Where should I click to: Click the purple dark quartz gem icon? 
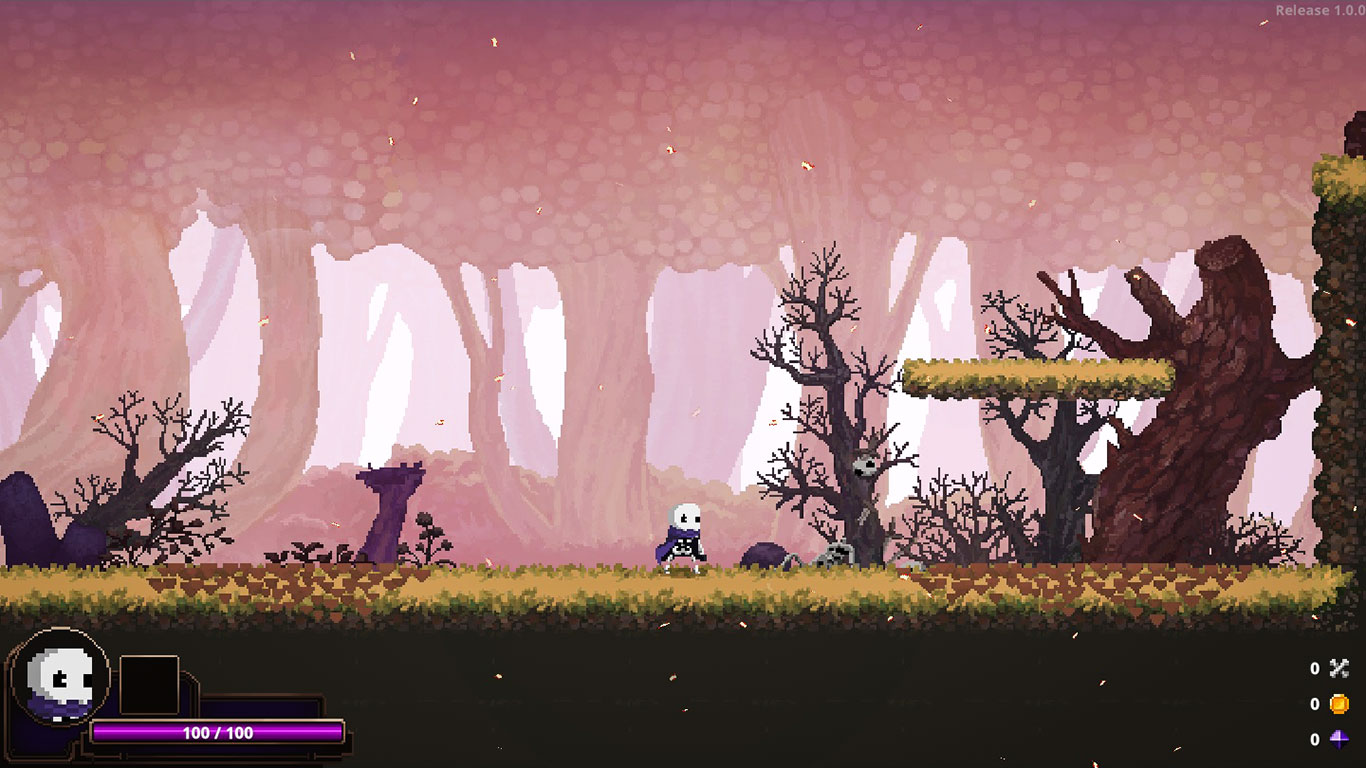[x=1339, y=740]
